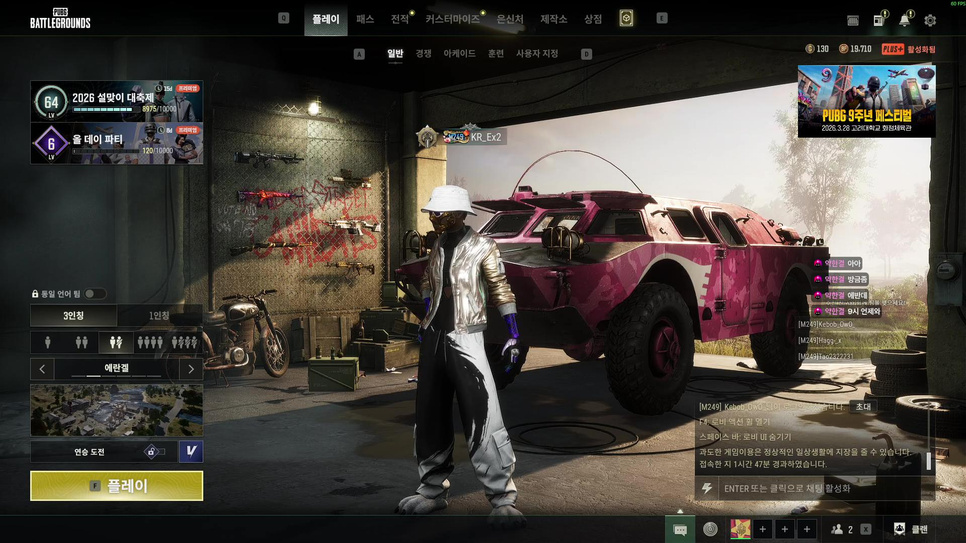Open the gear settings icon
Screen dimensions: 966x543
tap(930, 20)
